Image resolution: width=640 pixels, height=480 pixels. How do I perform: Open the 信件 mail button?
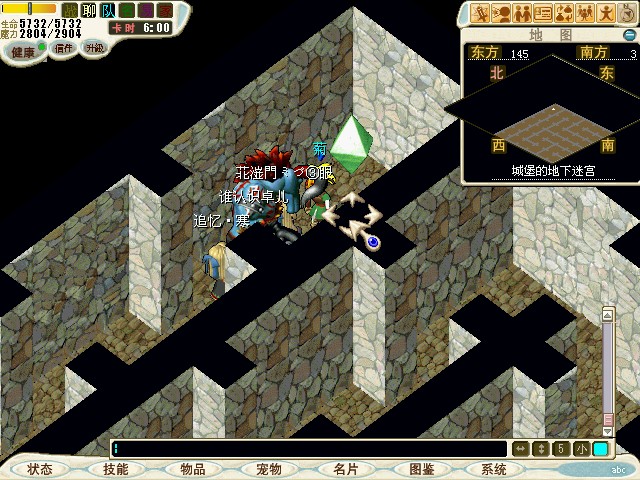tap(64, 48)
